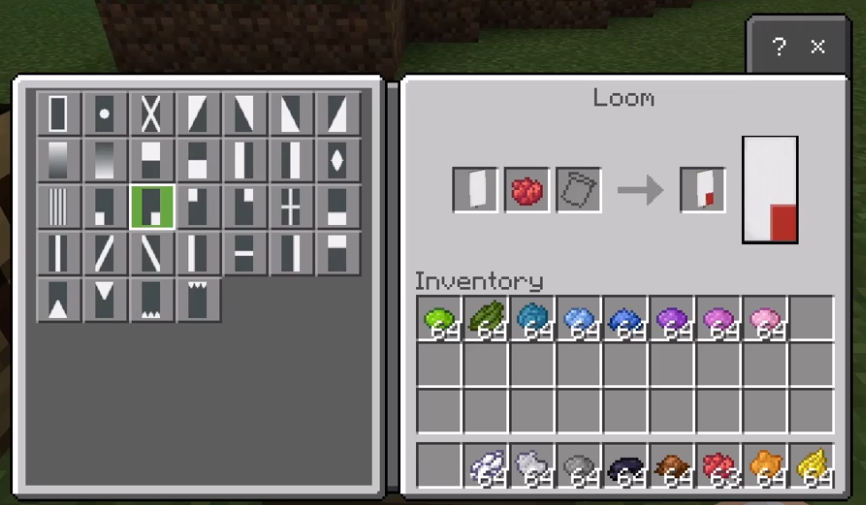The height and width of the screenshot is (505, 866).
Task: Grab the purple dye stack
Action: coord(671,318)
